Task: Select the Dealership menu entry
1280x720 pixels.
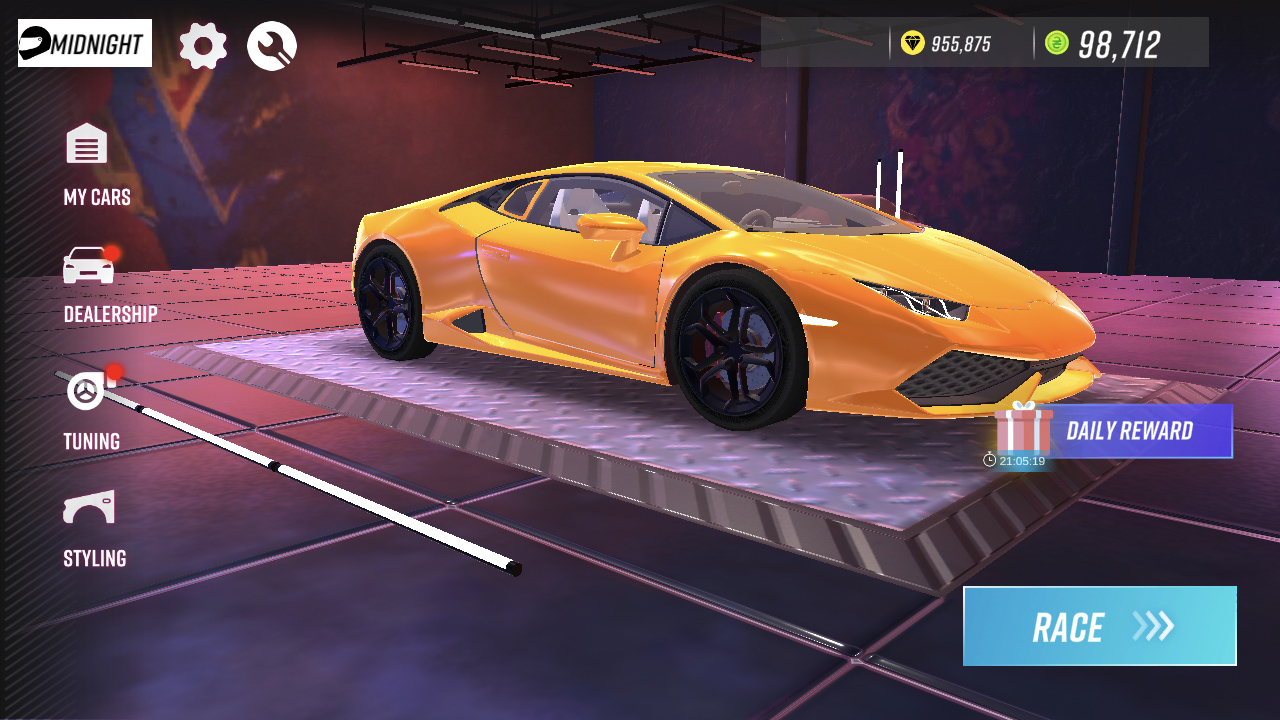Action: (x=109, y=314)
